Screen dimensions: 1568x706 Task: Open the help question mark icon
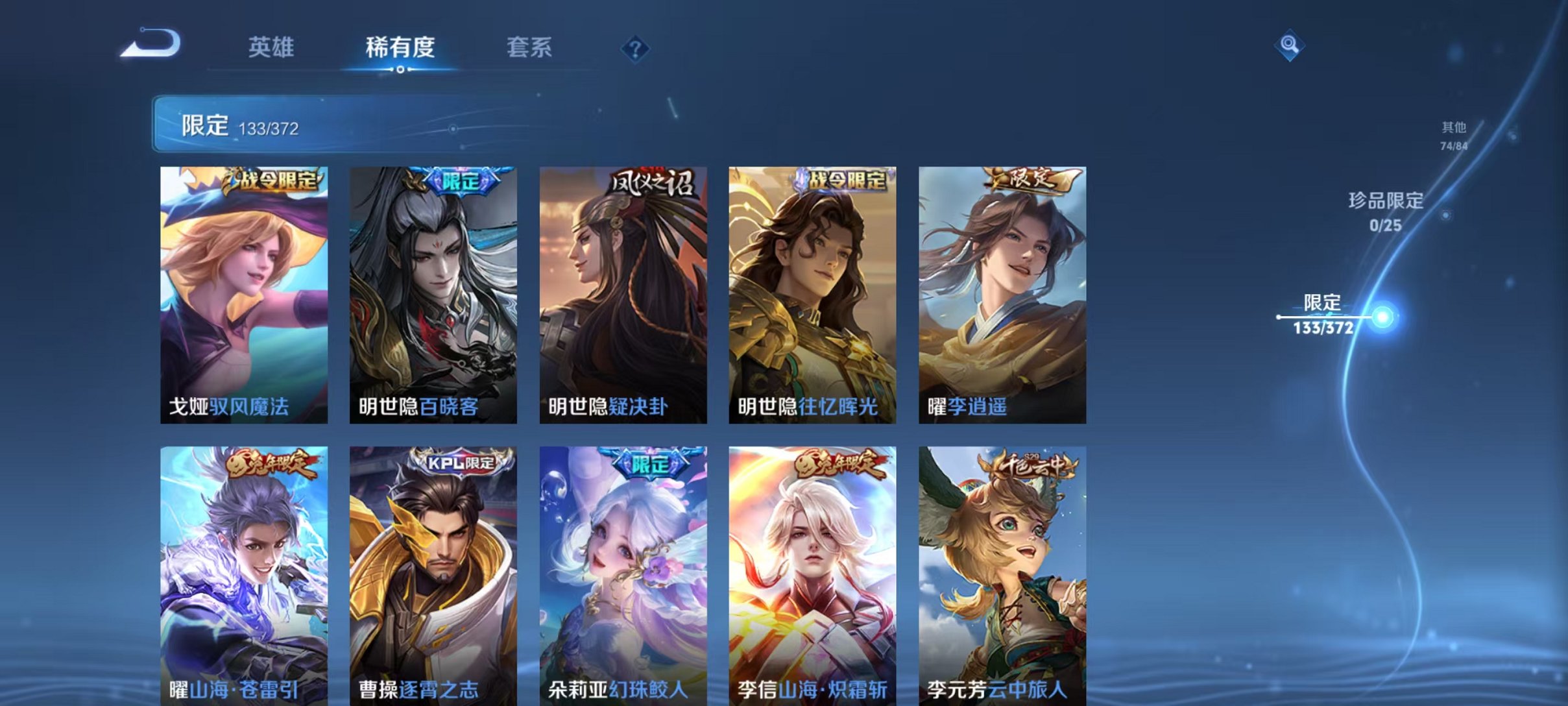pyautogui.click(x=636, y=49)
